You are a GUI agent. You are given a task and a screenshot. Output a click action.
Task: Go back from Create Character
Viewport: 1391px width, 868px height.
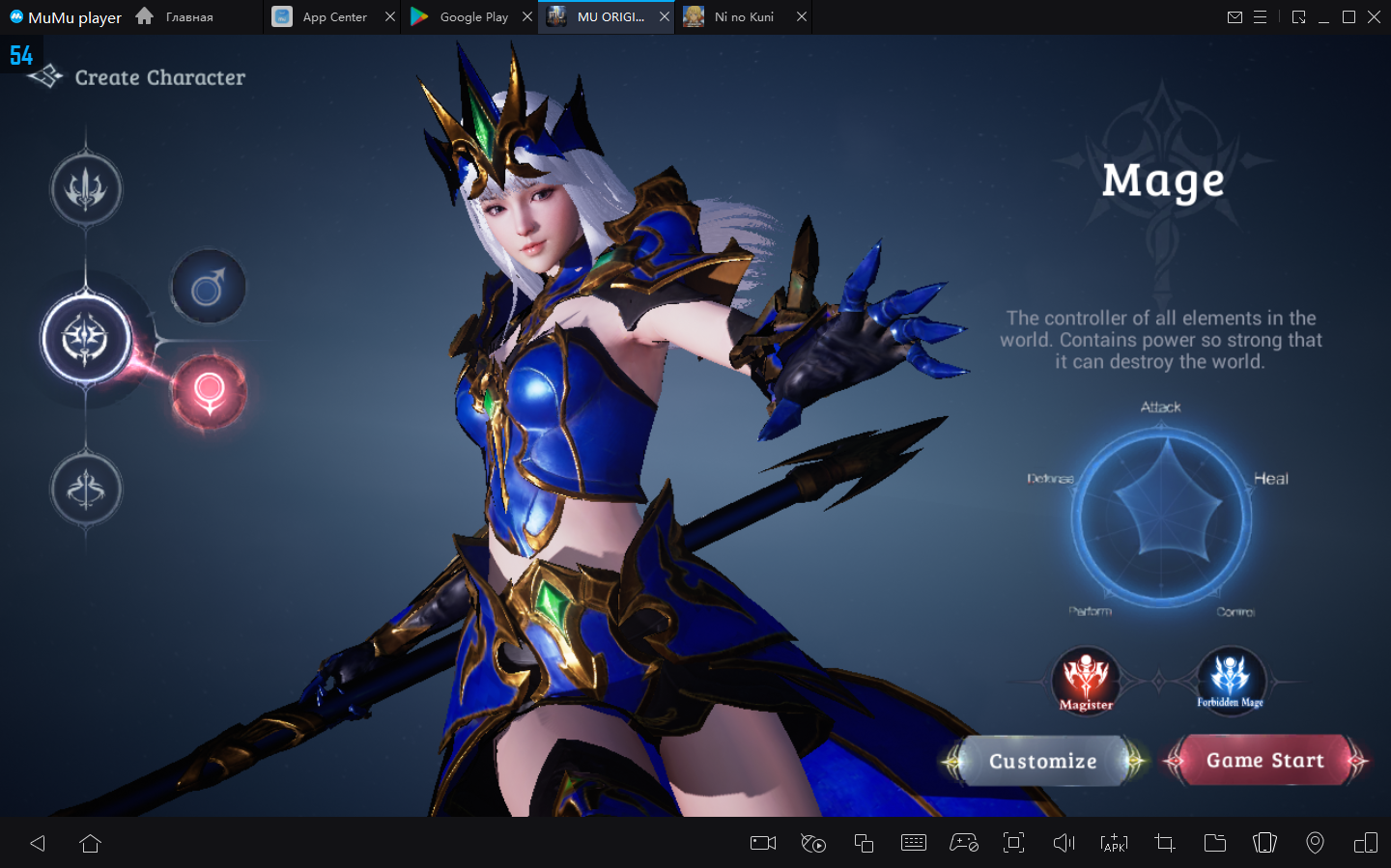pos(45,77)
